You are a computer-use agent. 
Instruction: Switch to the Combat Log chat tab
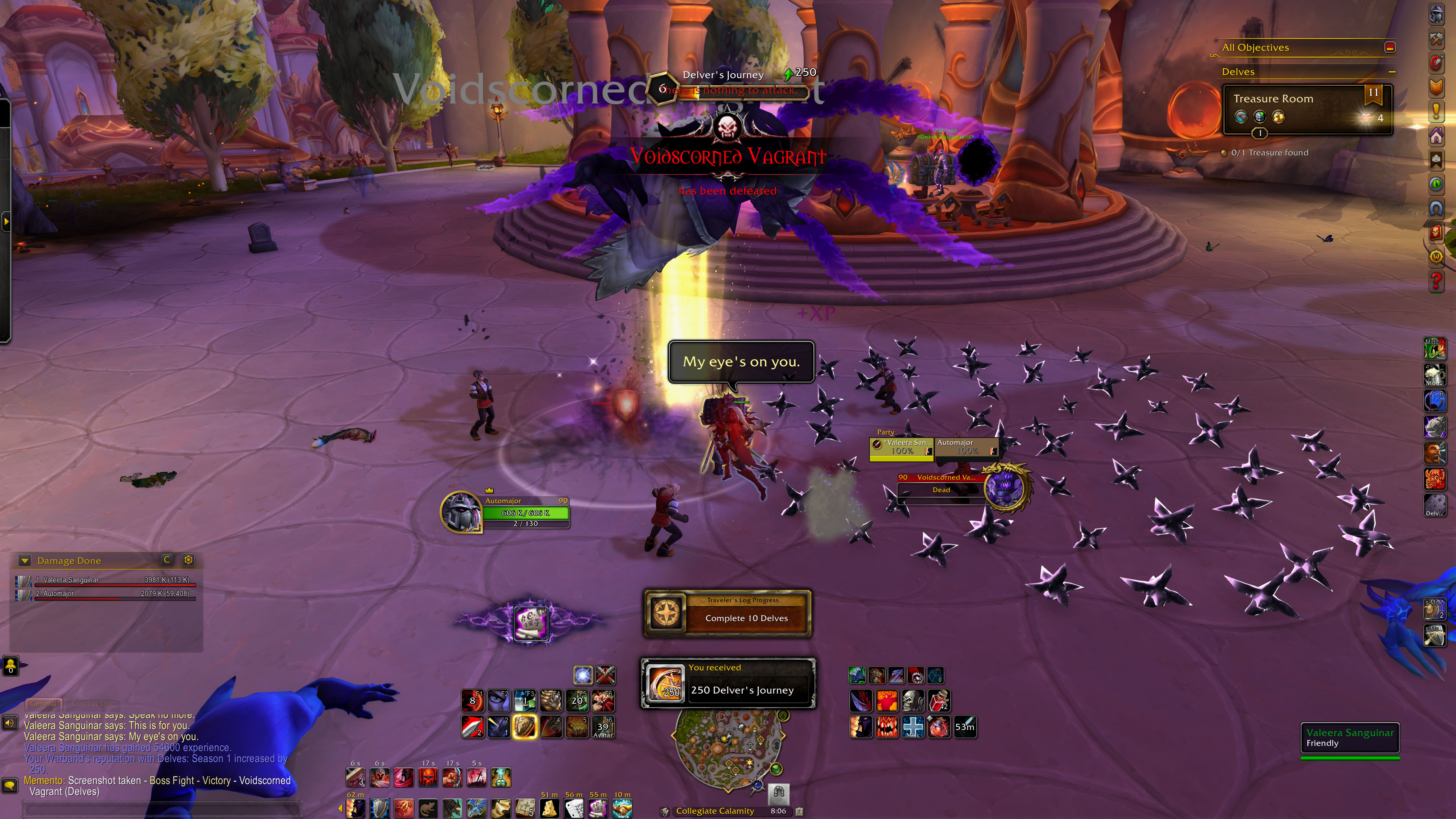[x=92, y=704]
